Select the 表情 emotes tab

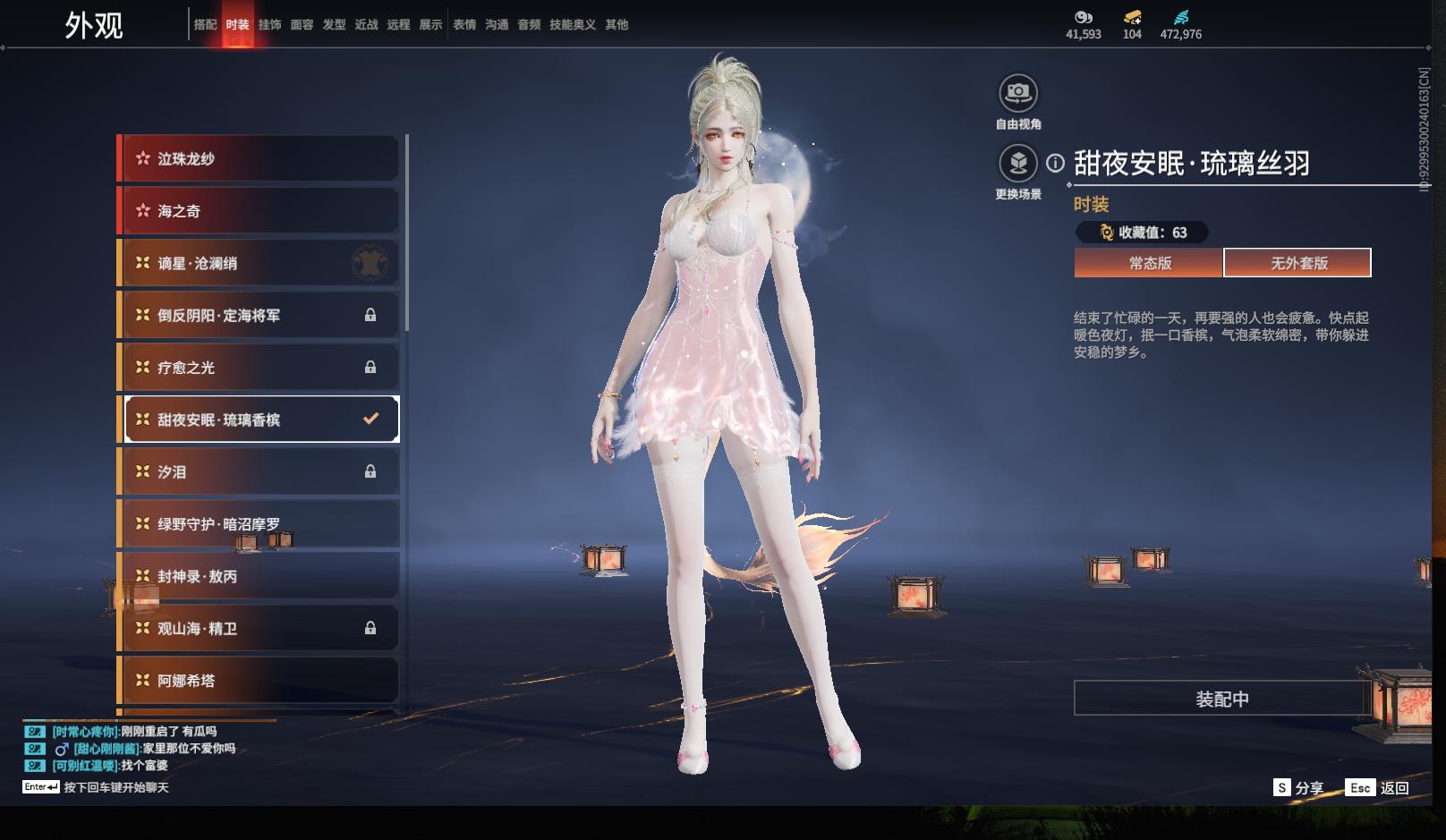point(464,25)
